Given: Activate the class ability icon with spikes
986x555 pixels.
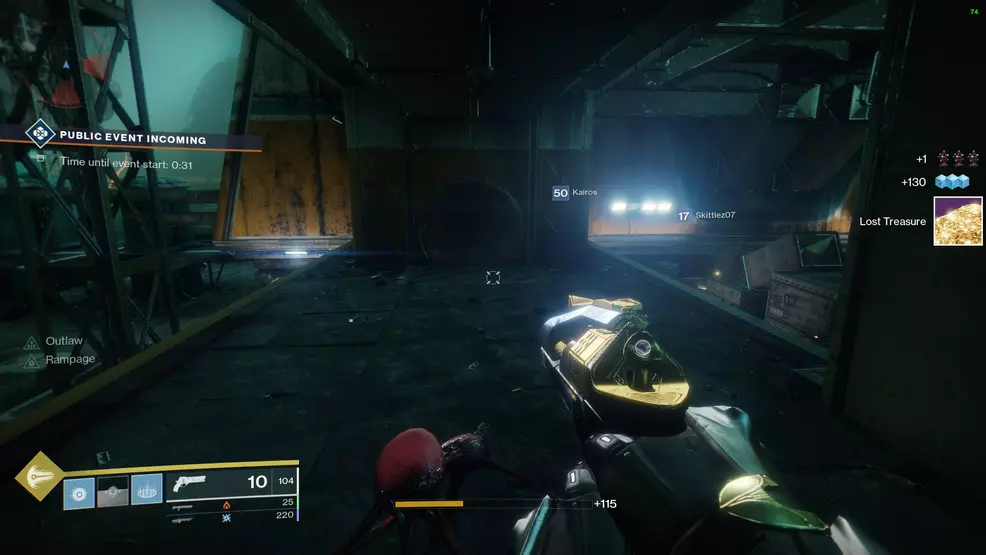Looking at the screenshot, I should click(146, 491).
